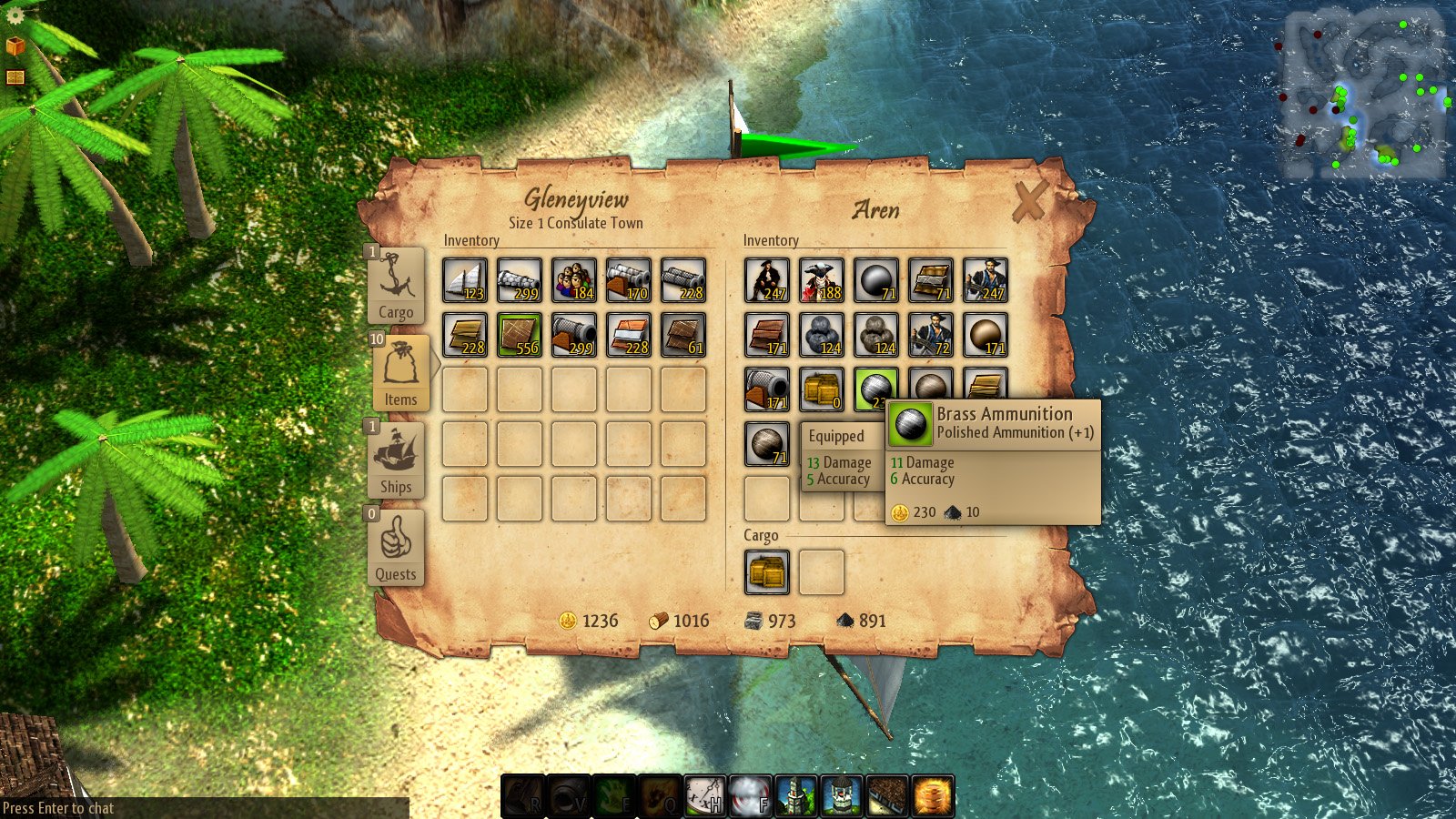Screen dimensions: 1456x819
Task: Open chat by clicking the chat bar
Action: click(x=56, y=806)
